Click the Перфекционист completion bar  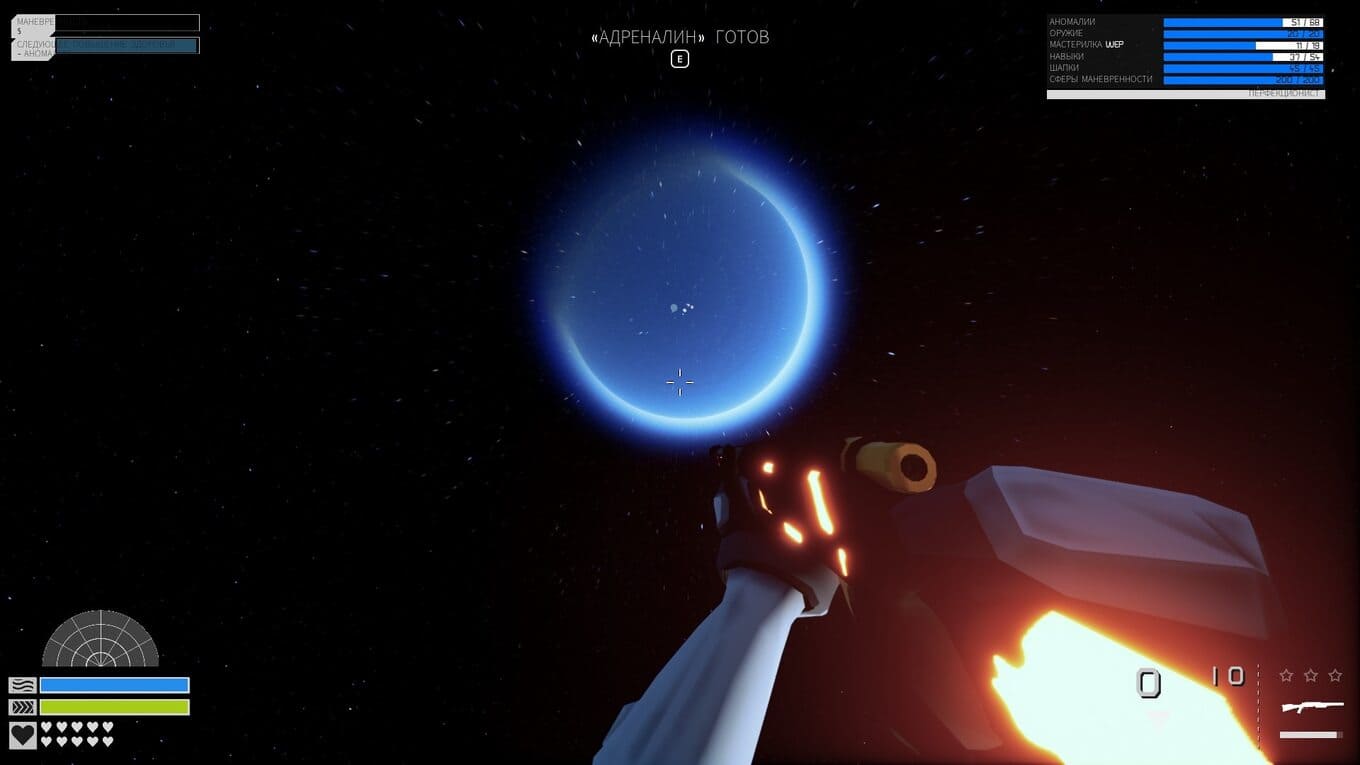[1185, 94]
